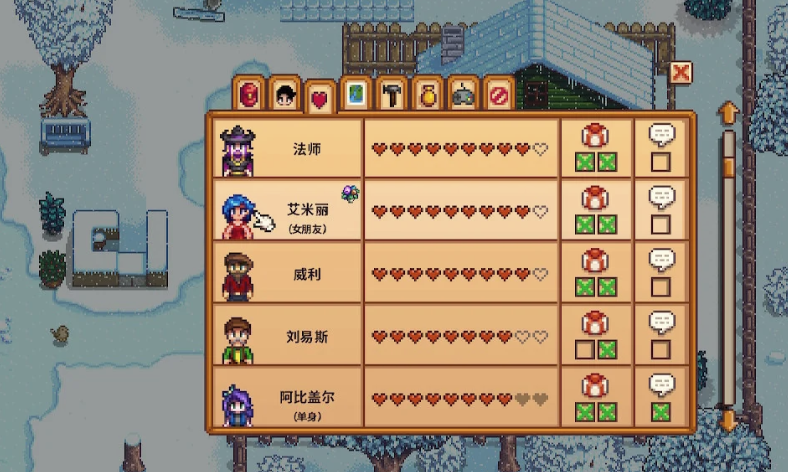Open the inventory backpack tab
Image resolution: width=788 pixels, height=472 pixels.
(250, 95)
